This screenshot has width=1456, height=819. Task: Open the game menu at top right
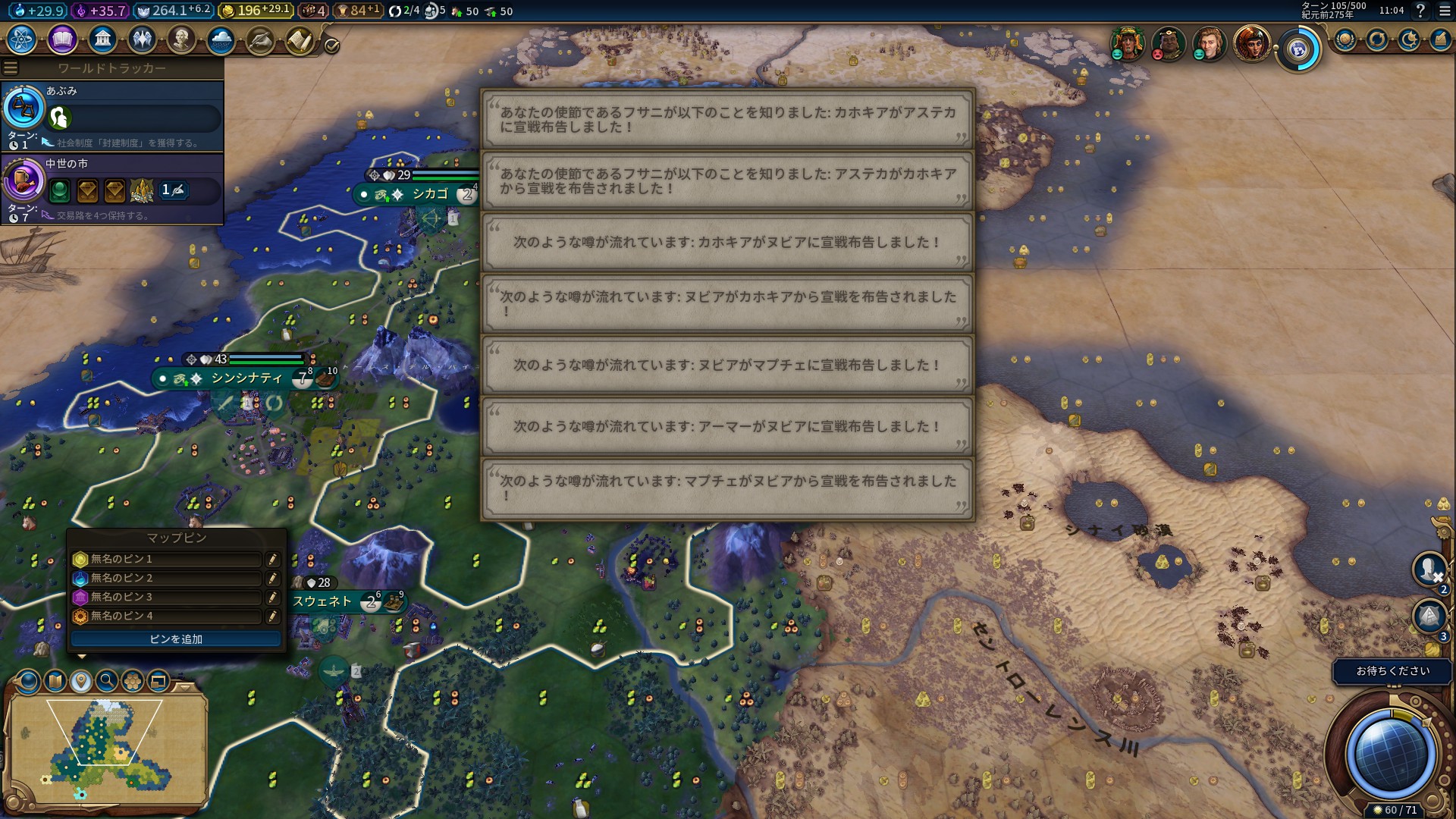(x=1445, y=11)
